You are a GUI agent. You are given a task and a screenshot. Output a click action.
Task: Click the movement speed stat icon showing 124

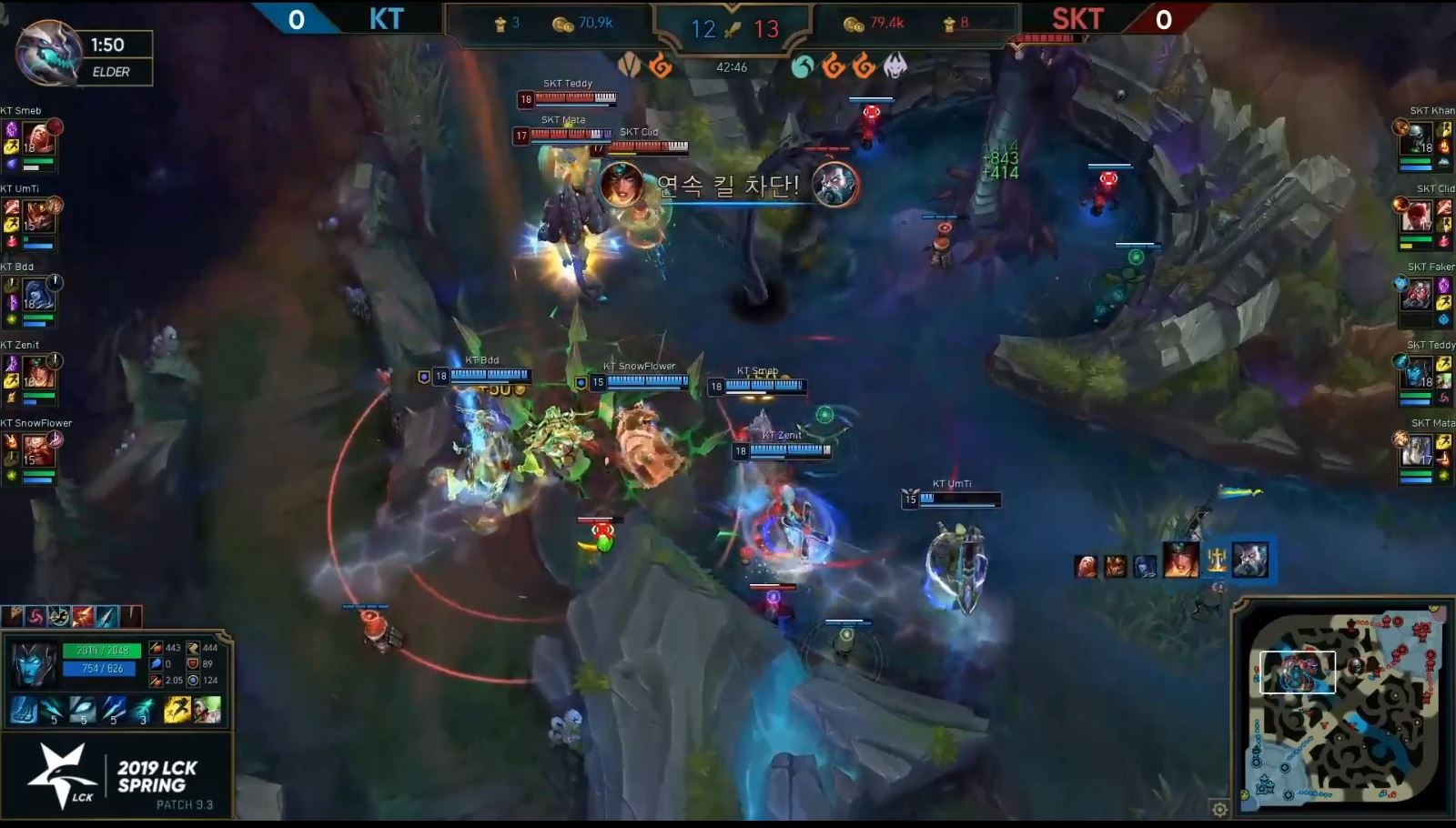point(193,682)
